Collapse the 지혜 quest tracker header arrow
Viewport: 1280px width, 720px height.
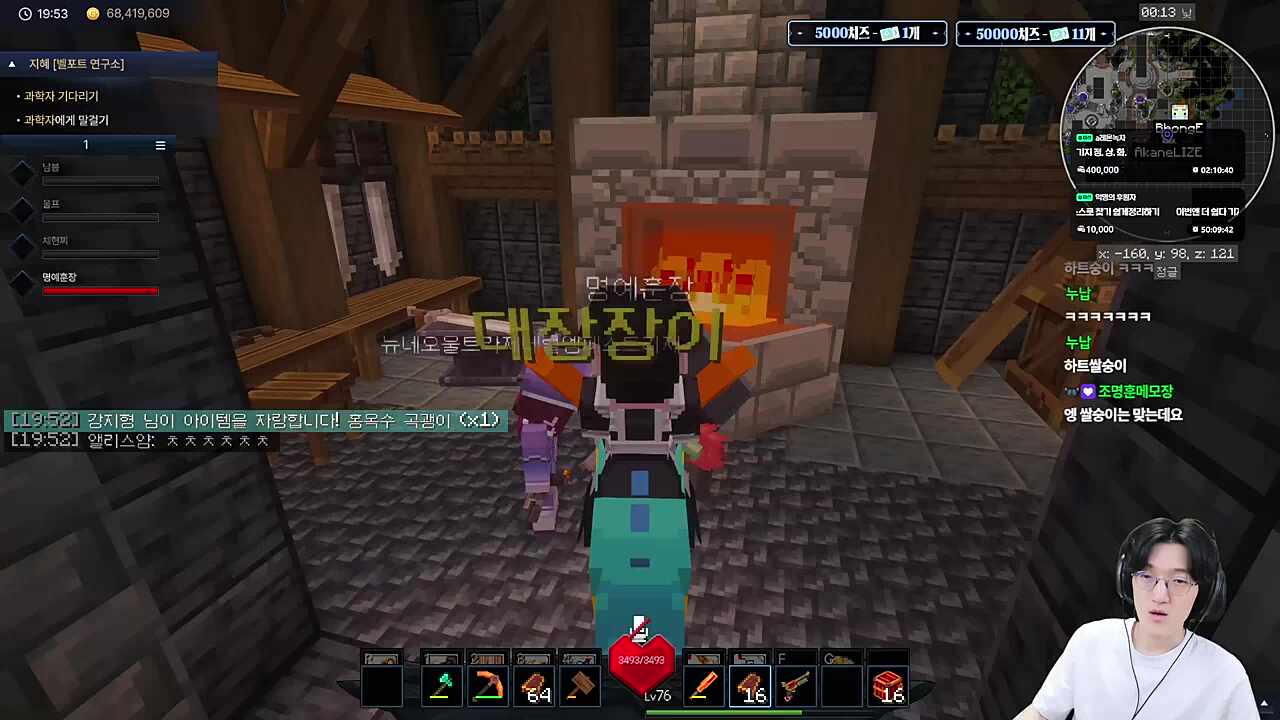tap(12, 64)
